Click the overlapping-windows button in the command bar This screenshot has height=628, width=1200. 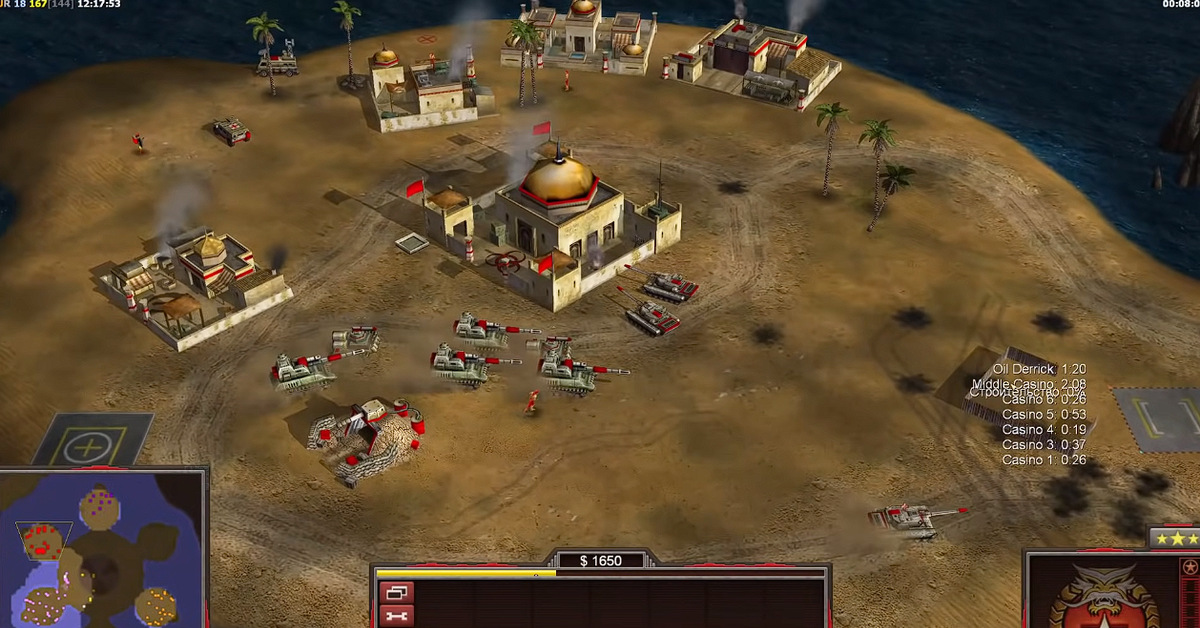(396, 593)
